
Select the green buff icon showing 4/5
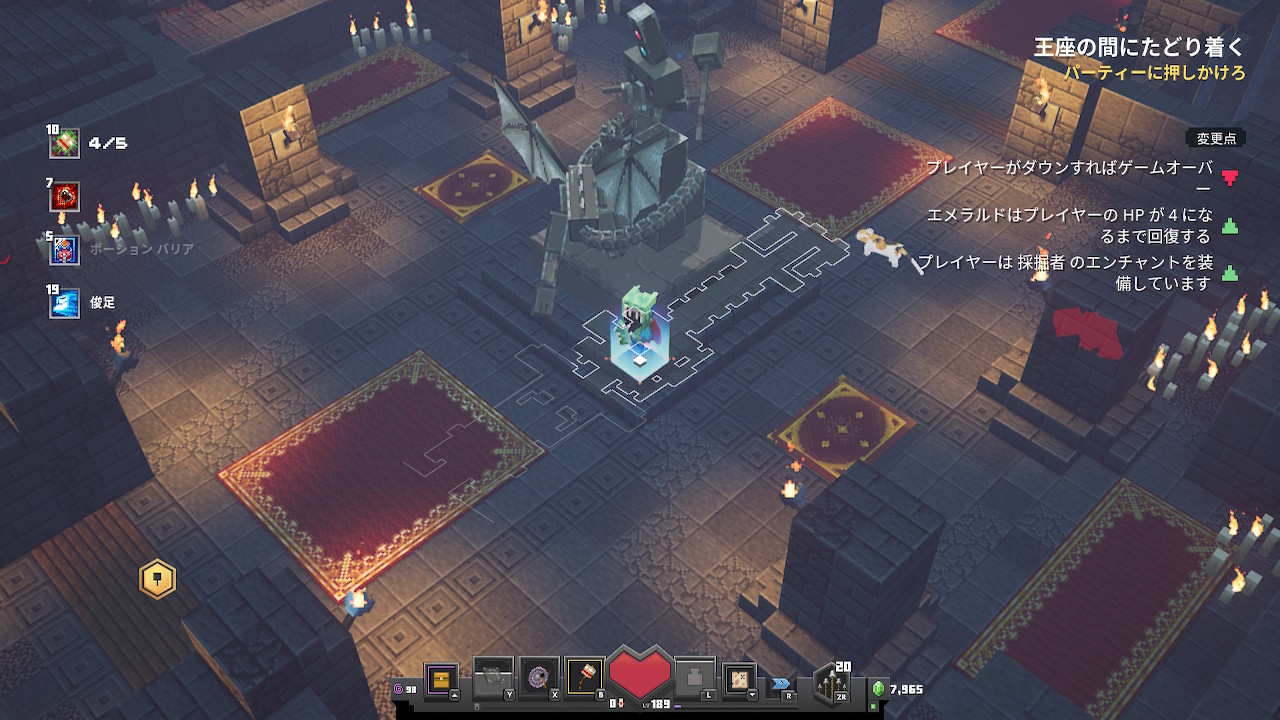click(65, 143)
